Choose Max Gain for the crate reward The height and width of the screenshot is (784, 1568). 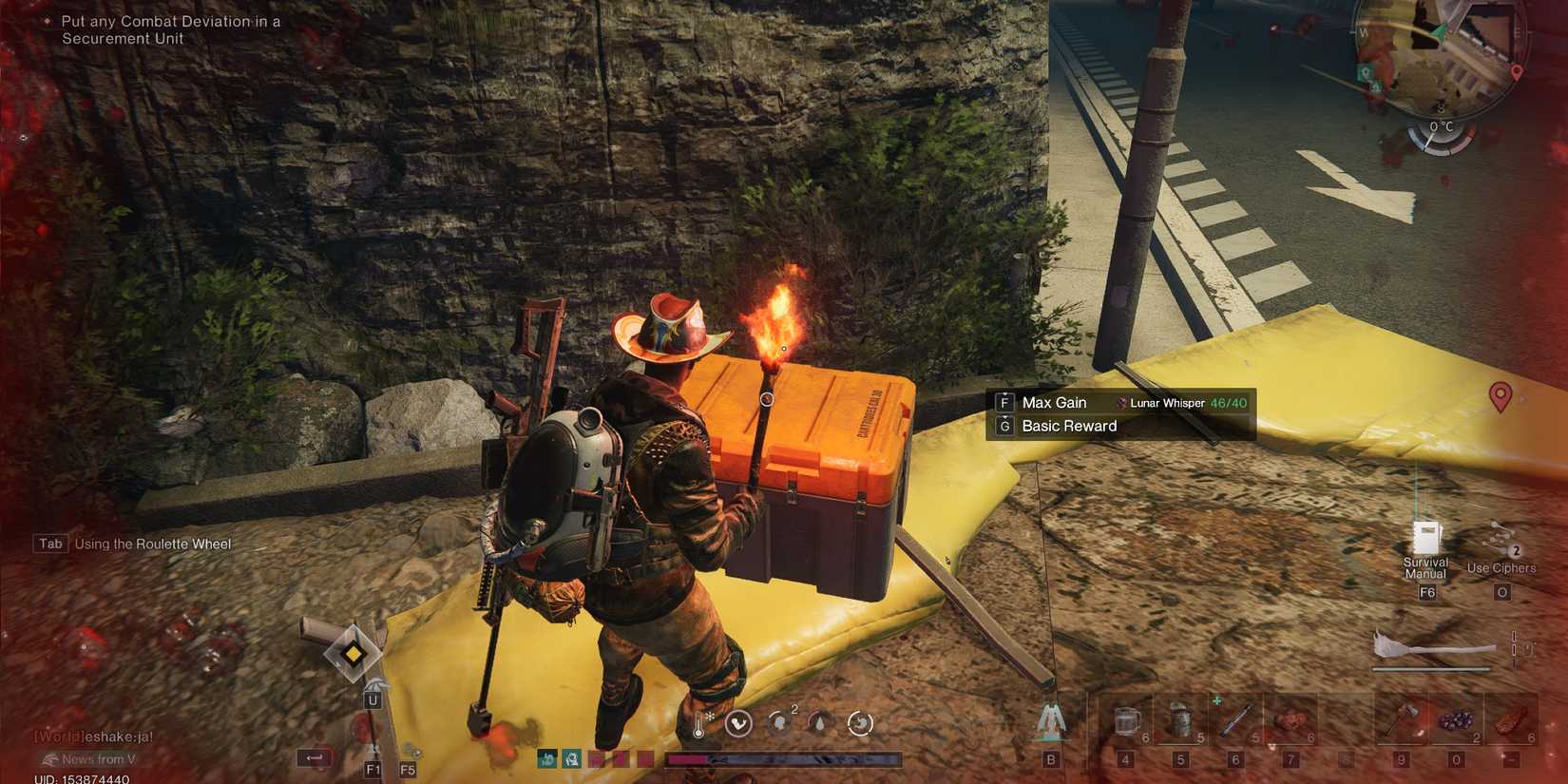(1055, 402)
